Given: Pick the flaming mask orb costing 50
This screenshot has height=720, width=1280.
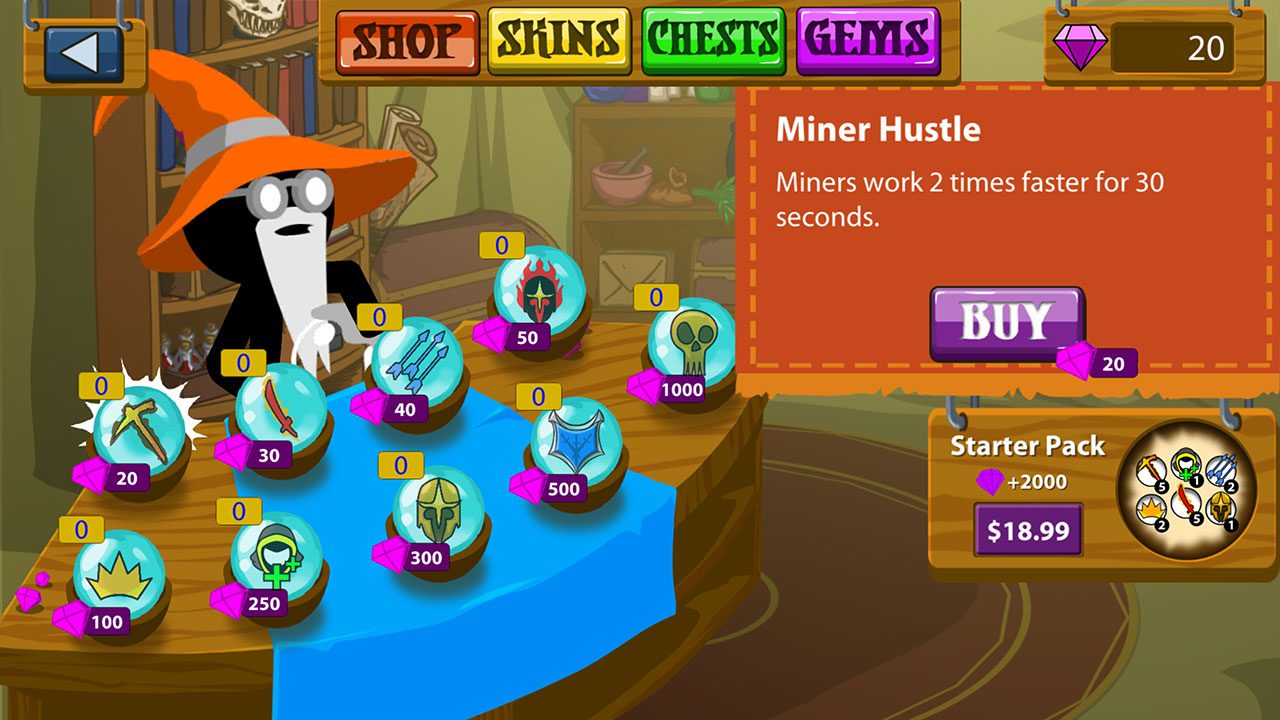Looking at the screenshot, I should coord(540,291).
